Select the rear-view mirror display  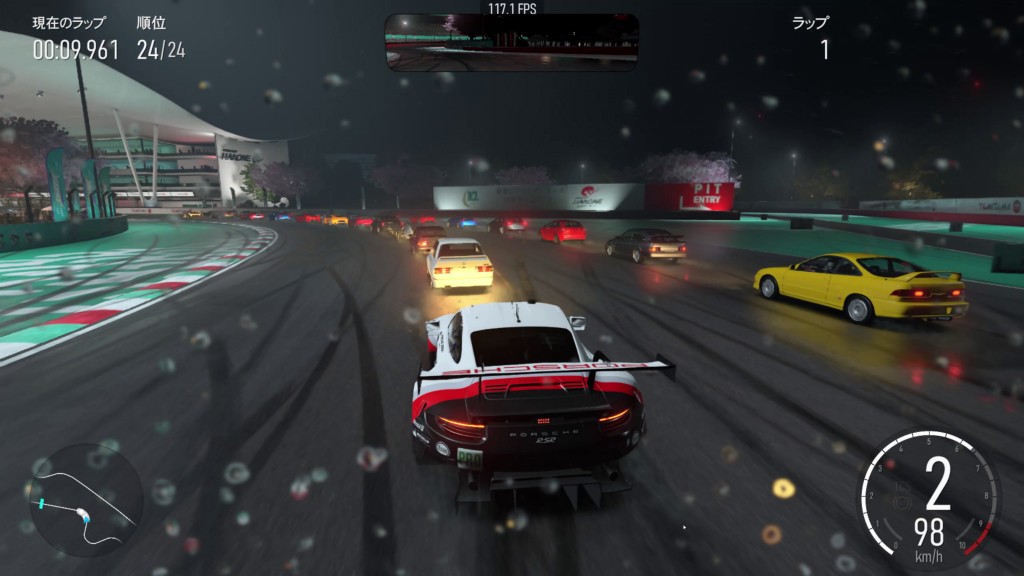[x=511, y=42]
